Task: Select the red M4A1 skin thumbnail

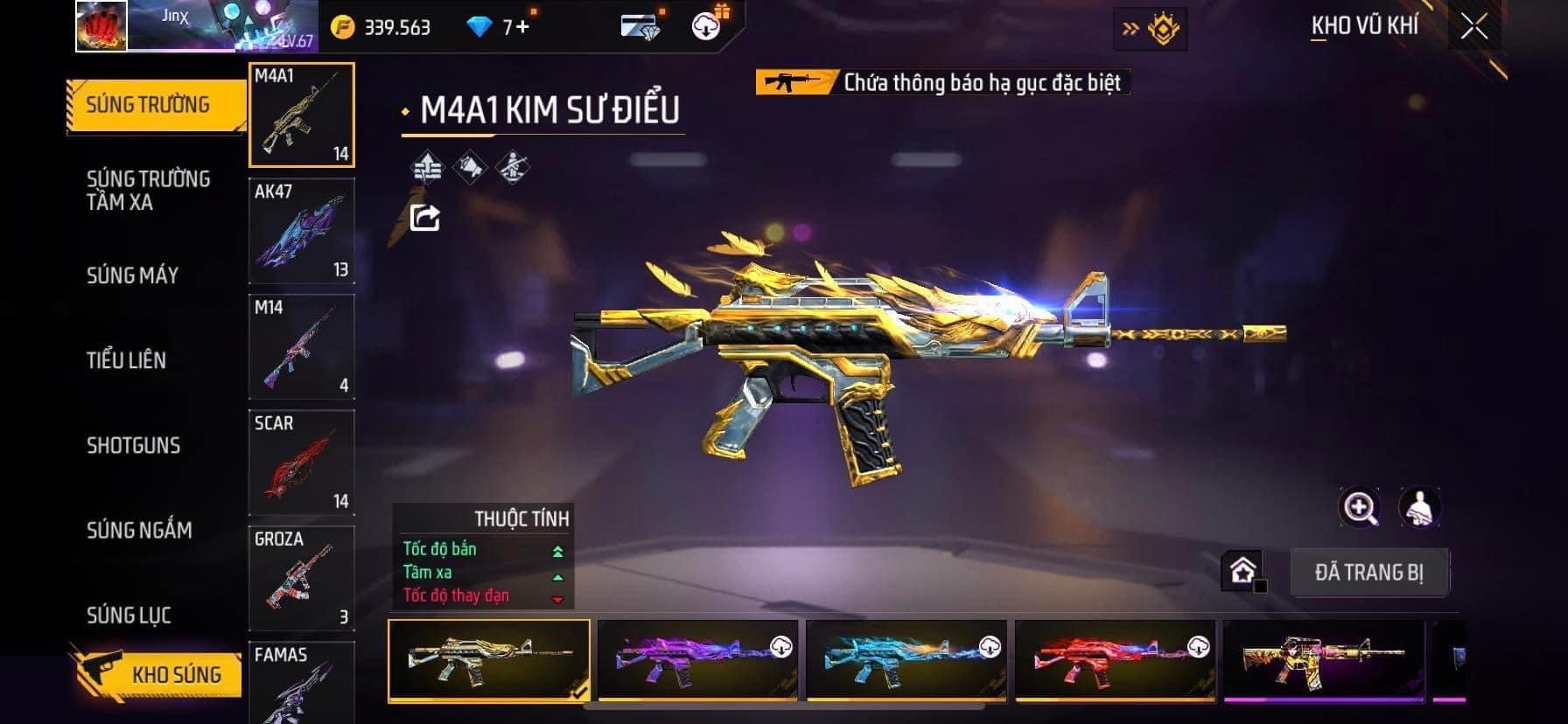Action: click(x=1115, y=660)
